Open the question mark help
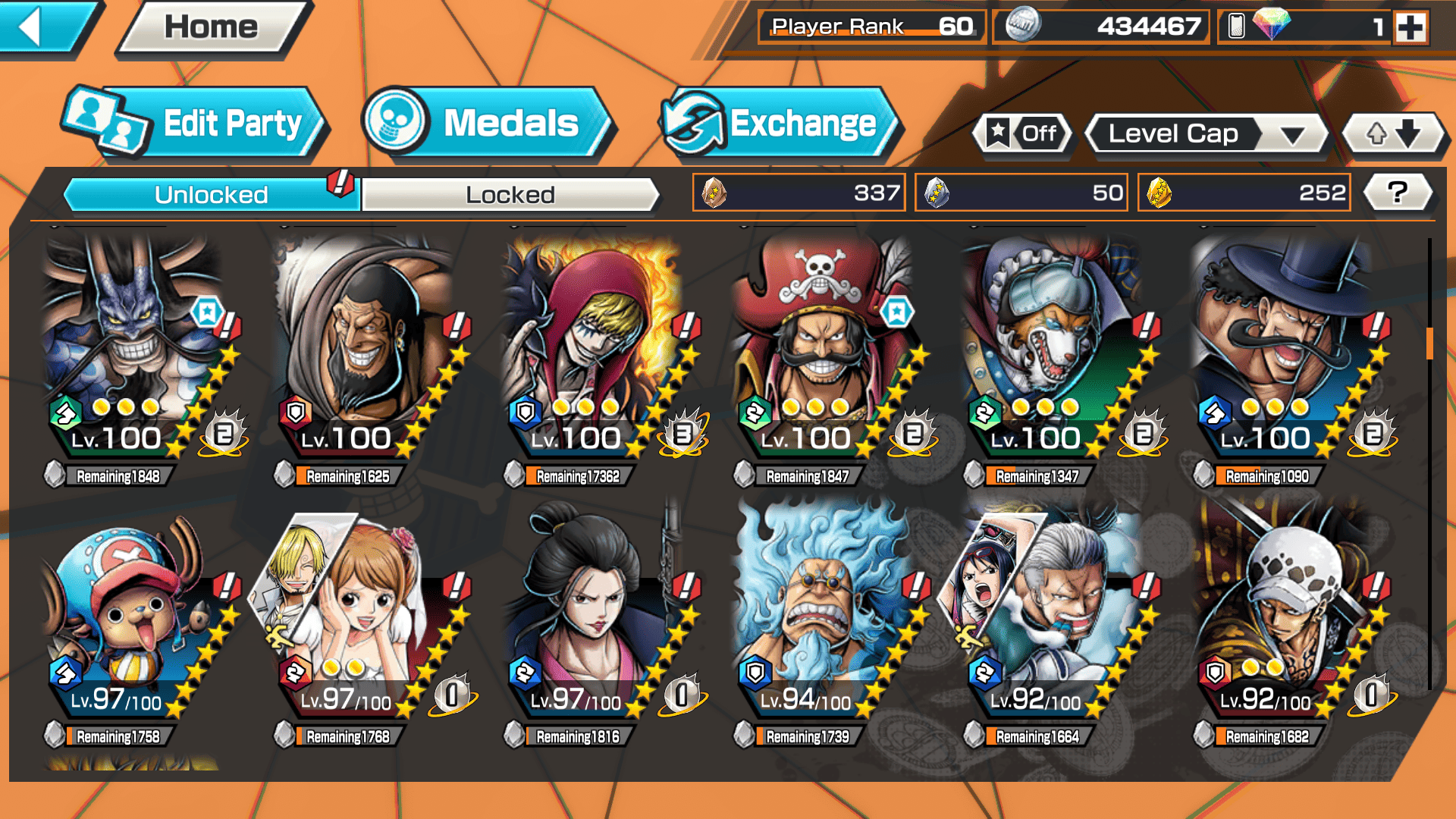Screen dimensions: 1456x819 pyautogui.click(x=1397, y=193)
